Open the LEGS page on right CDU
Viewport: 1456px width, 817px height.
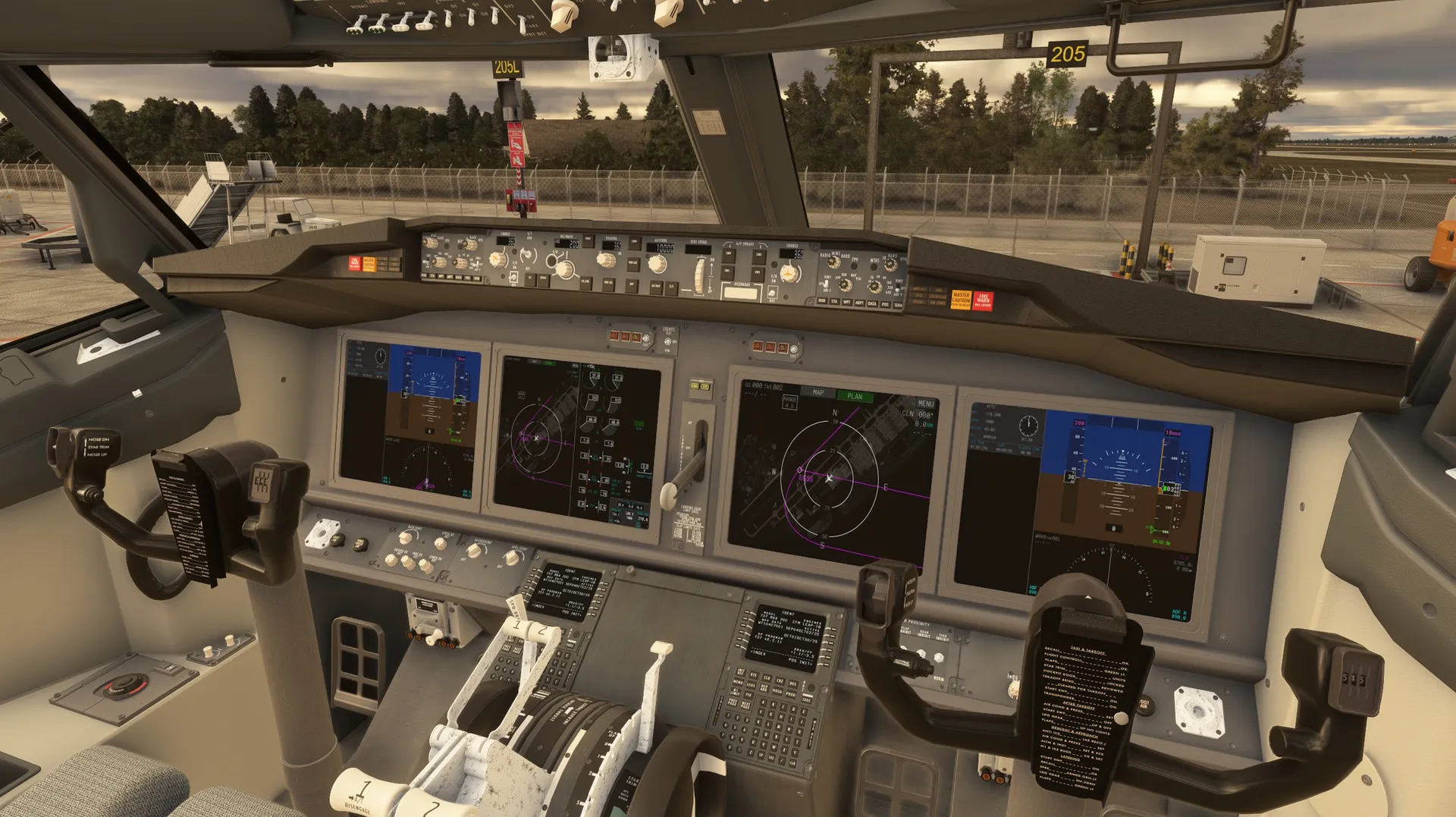[752, 684]
